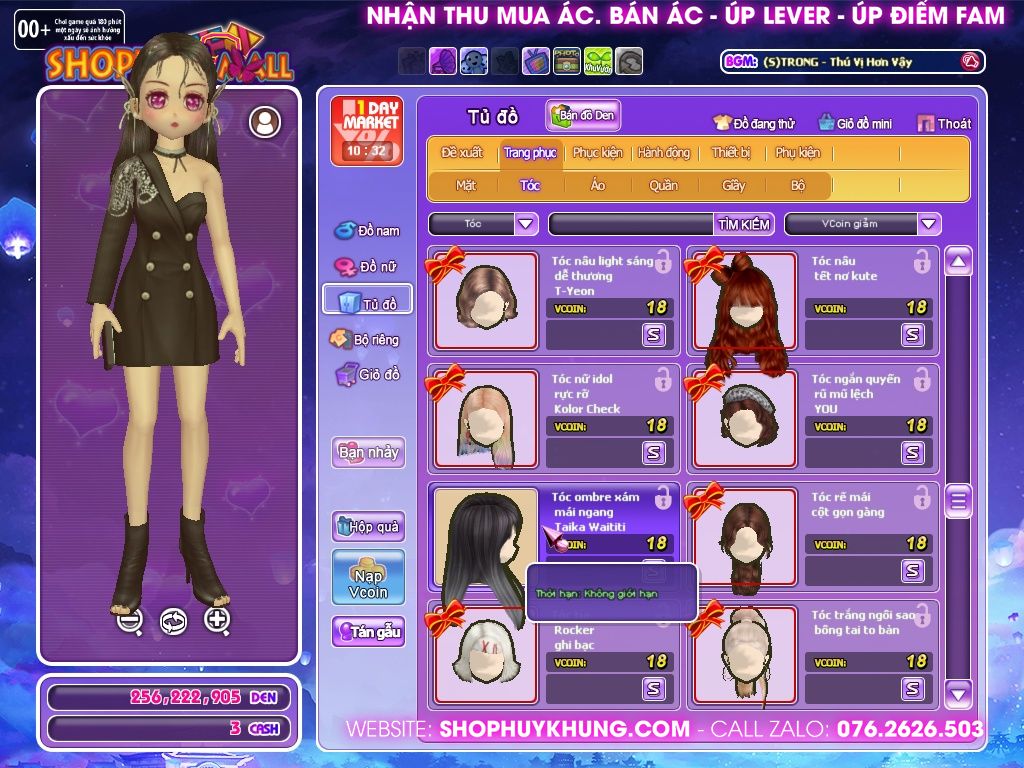Click the Bạn nhảy button
The width and height of the screenshot is (1024, 768).
(368, 452)
